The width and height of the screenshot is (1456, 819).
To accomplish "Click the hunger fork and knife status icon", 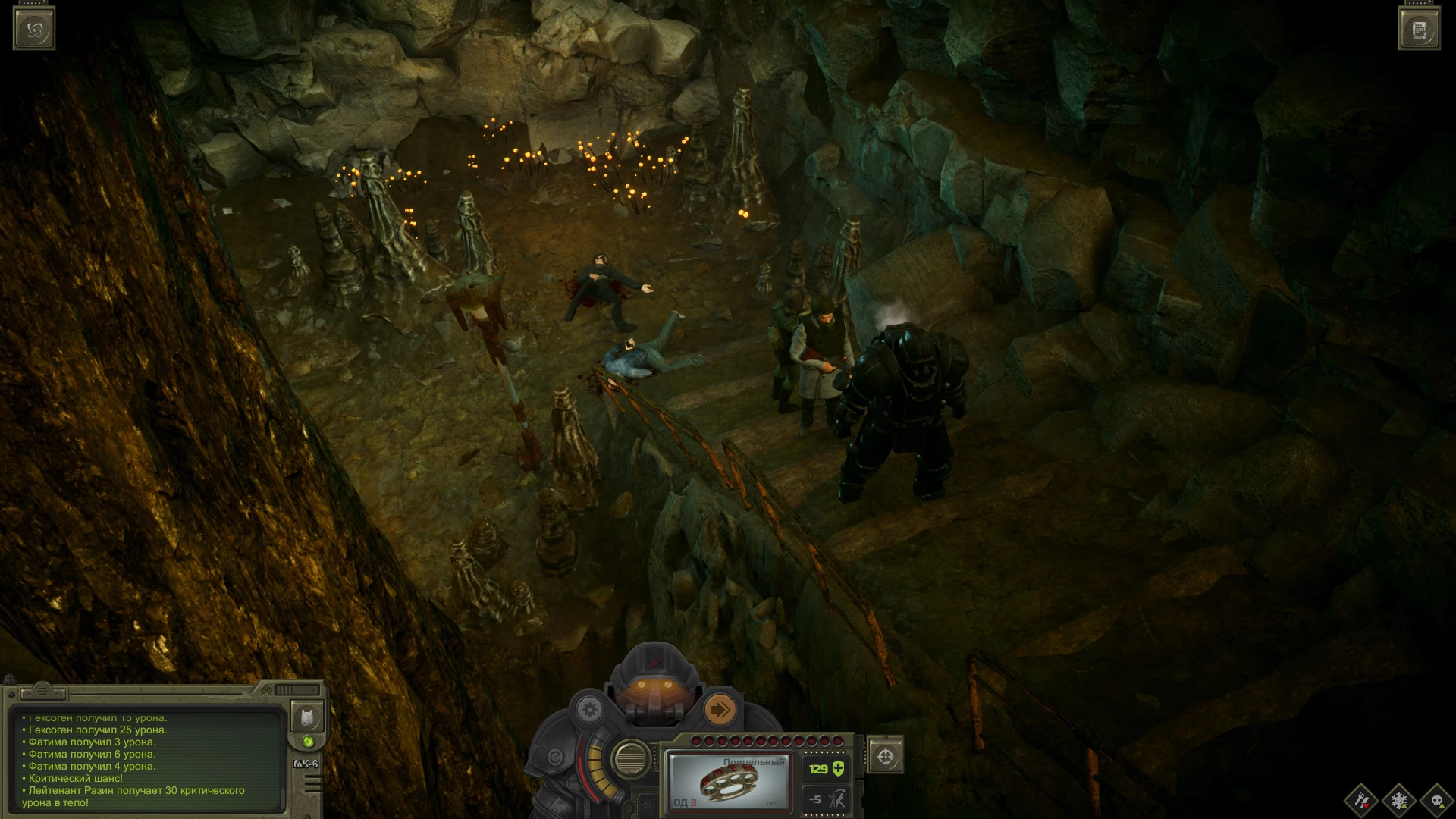I will (x=1362, y=801).
